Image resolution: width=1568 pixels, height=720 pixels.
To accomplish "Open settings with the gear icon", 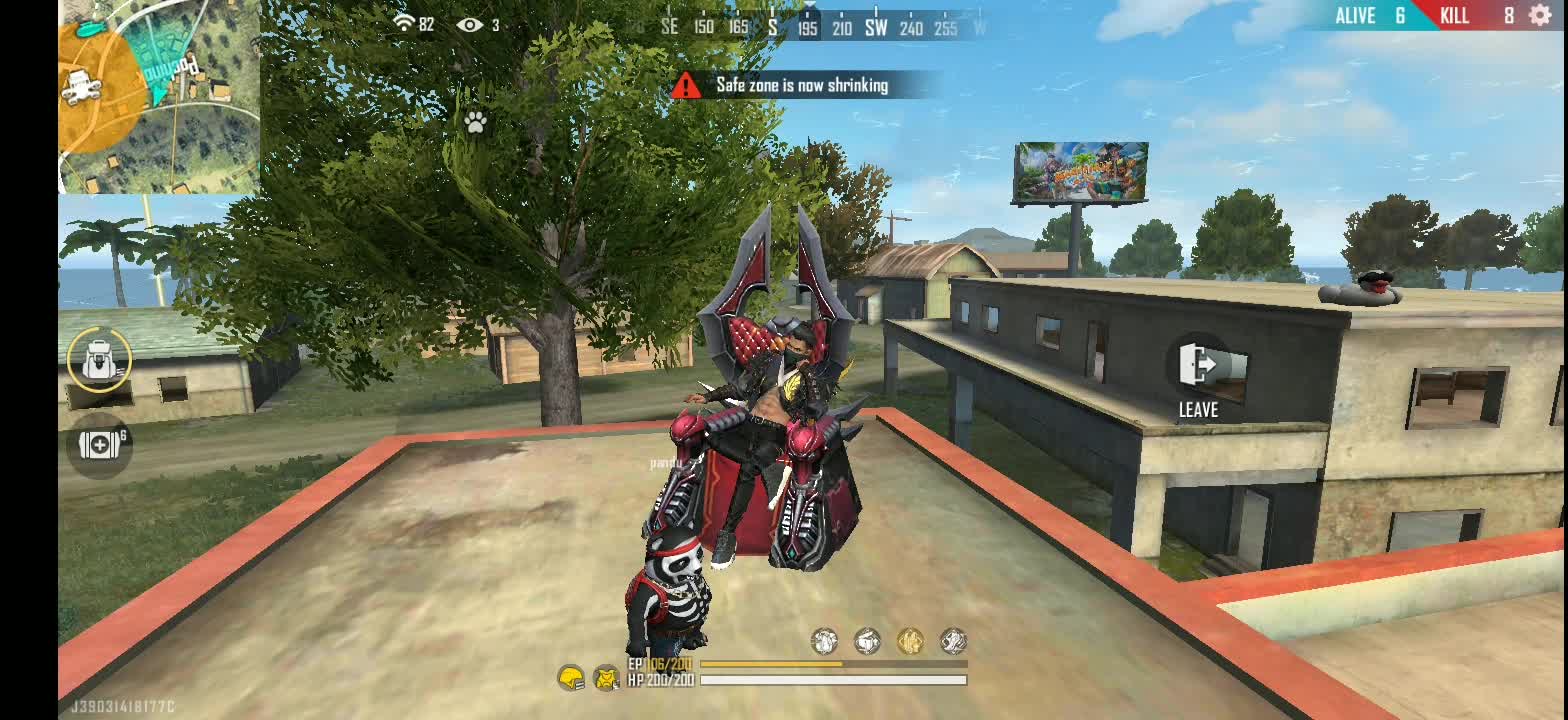I will [1541, 15].
